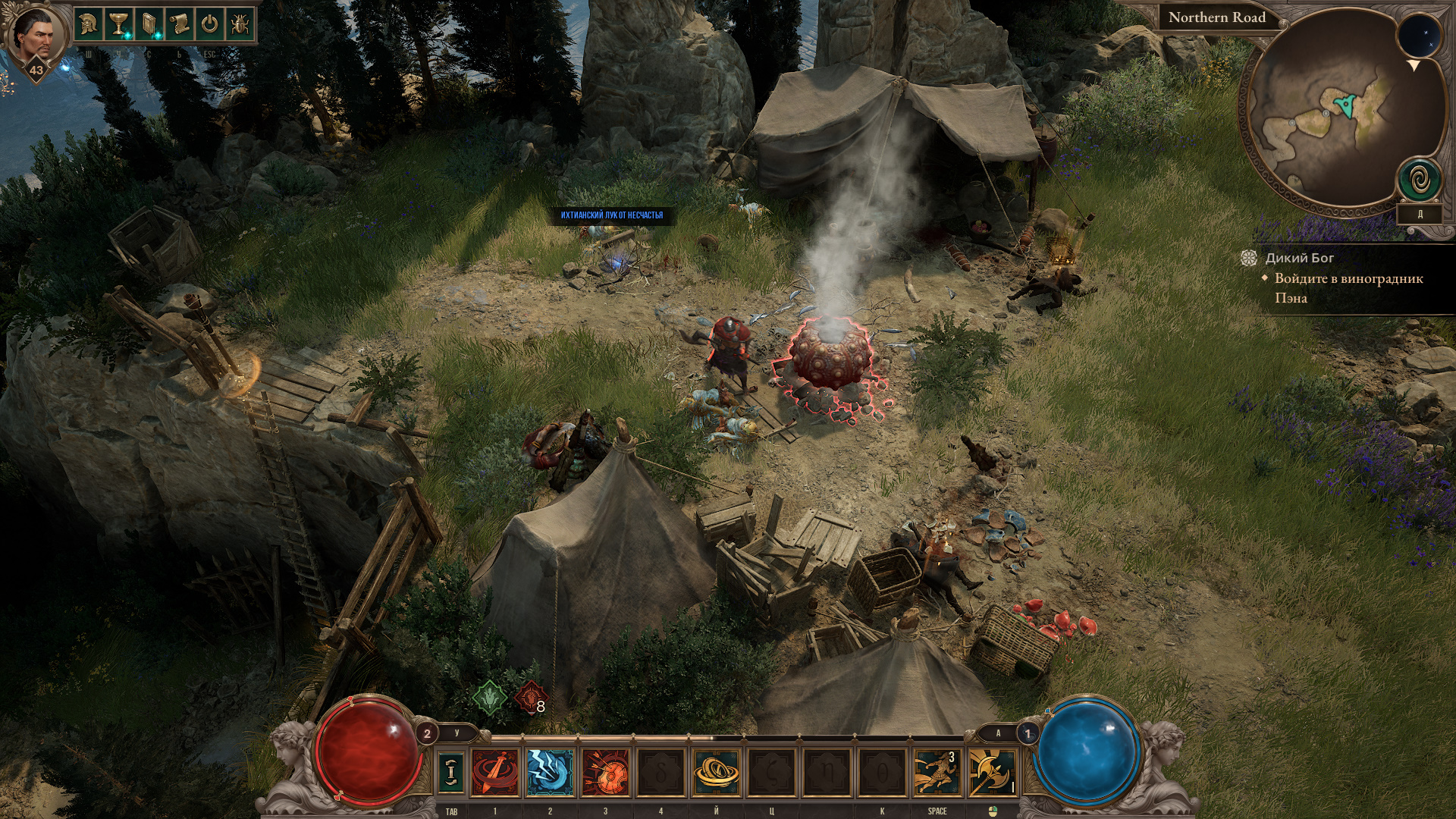Click the green spiral portal button
1456x819 pixels.
pos(1420,180)
